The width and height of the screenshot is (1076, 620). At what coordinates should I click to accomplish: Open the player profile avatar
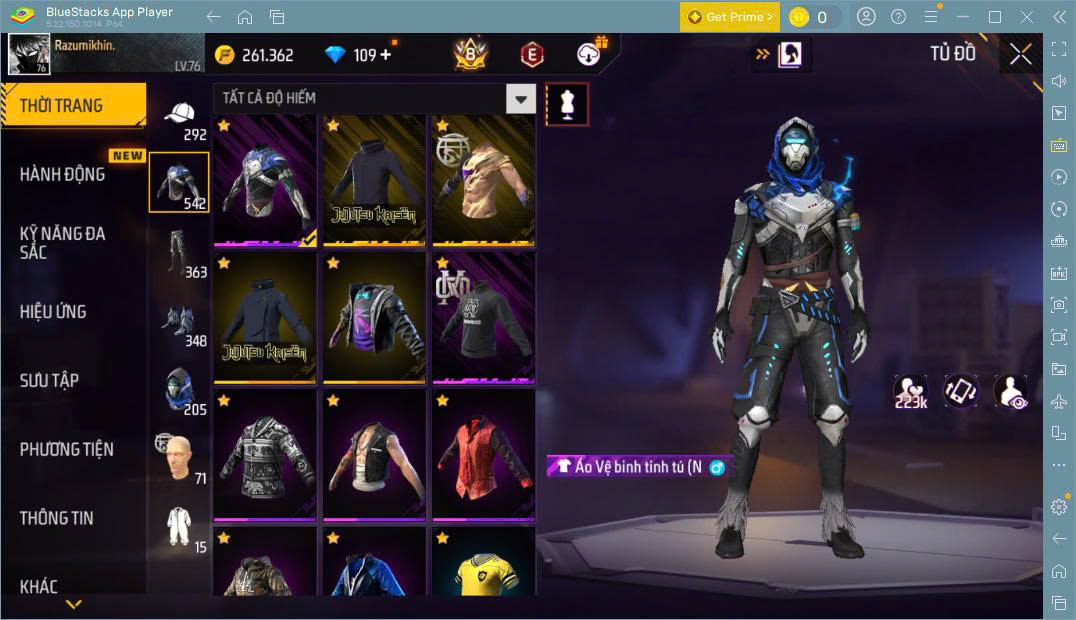(29, 54)
